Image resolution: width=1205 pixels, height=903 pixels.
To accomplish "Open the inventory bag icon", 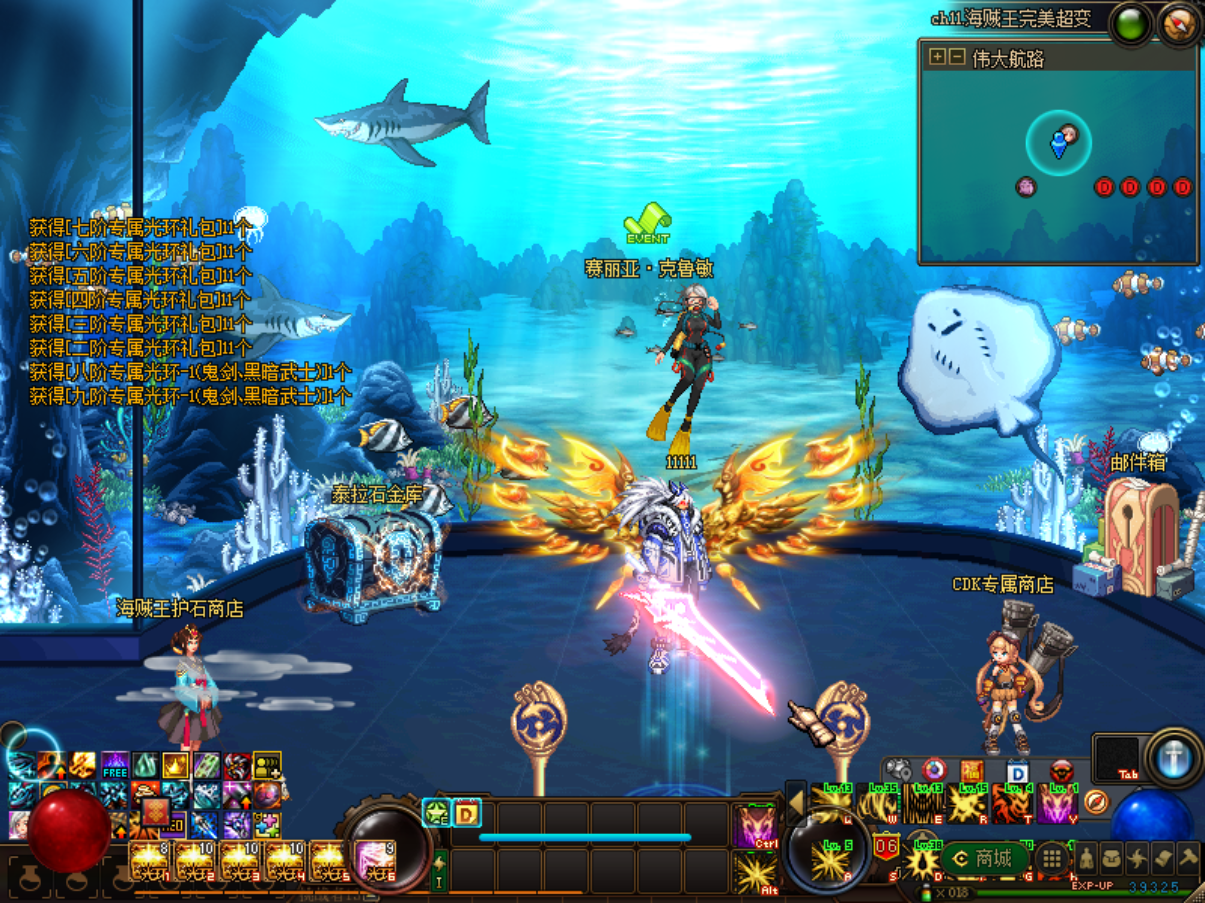I will [x=1112, y=858].
